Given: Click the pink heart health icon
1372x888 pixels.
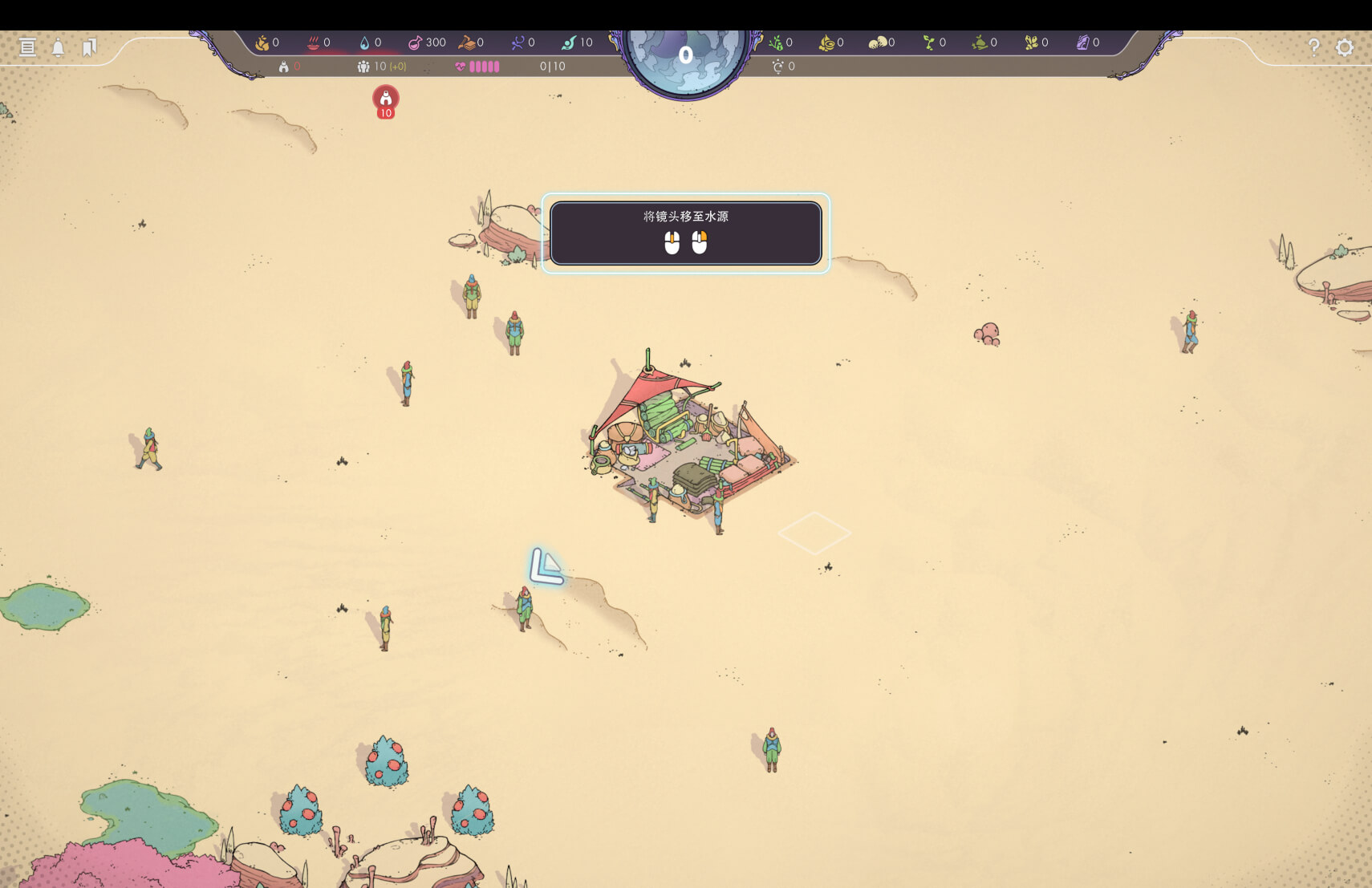Looking at the screenshot, I should click(x=461, y=67).
